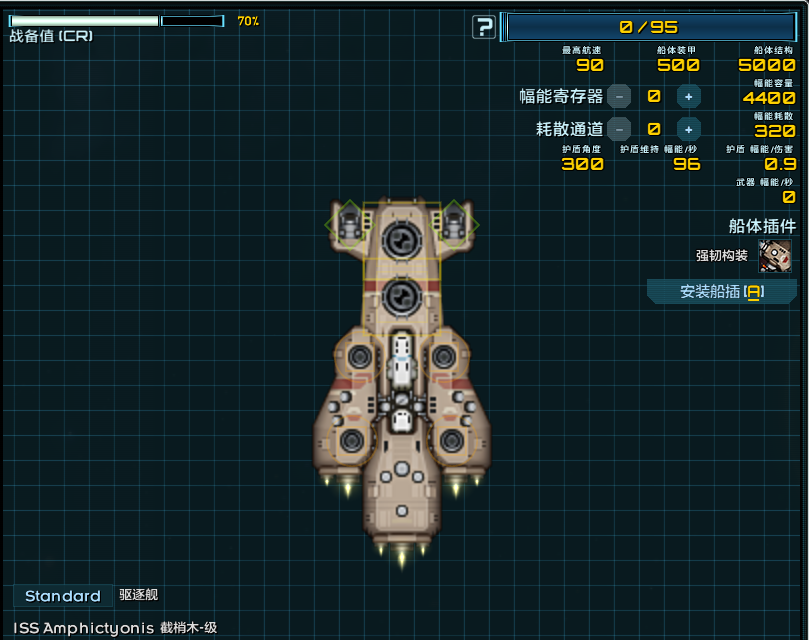809x640 pixels.
Task: Reduce 耗散通道 using its minus button
Action: (620, 129)
